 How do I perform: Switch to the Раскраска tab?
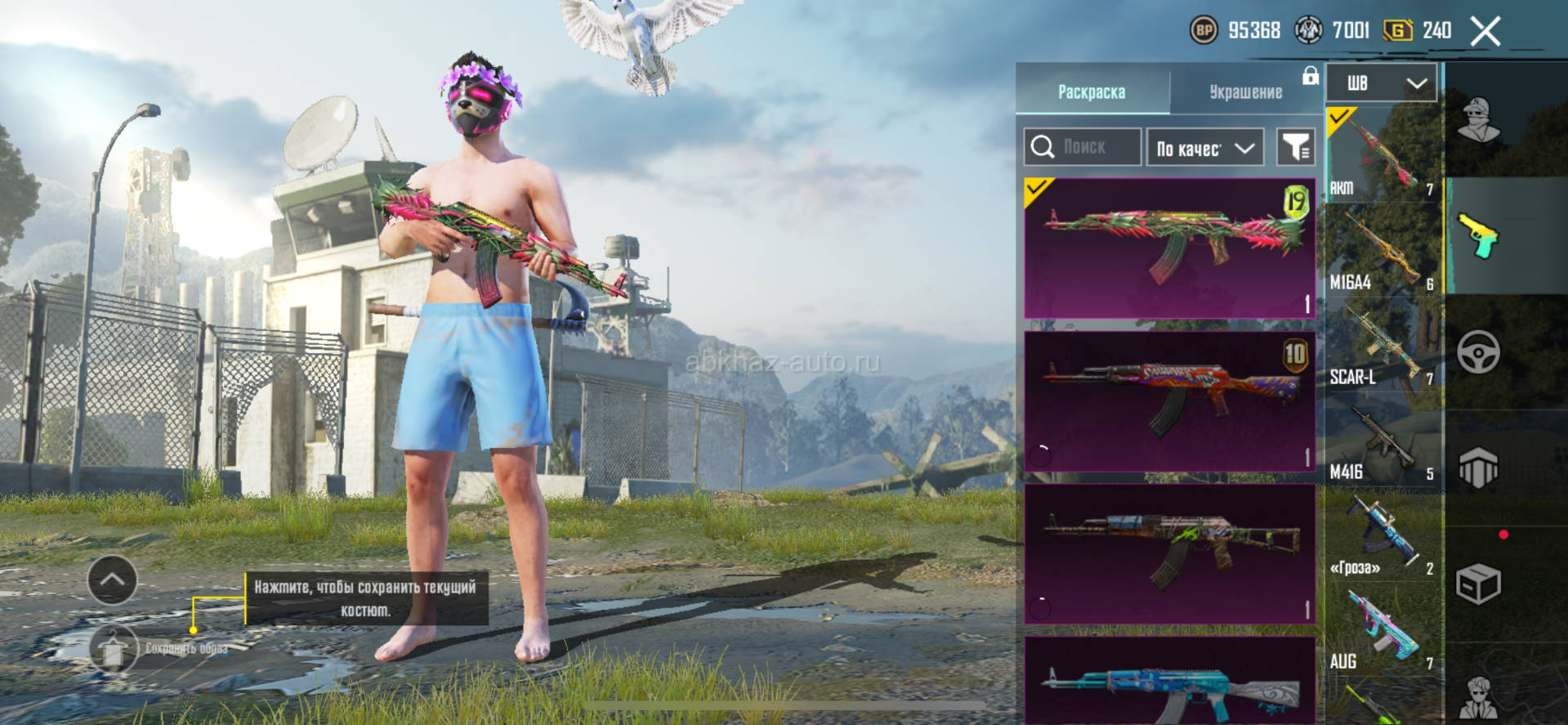point(1092,92)
